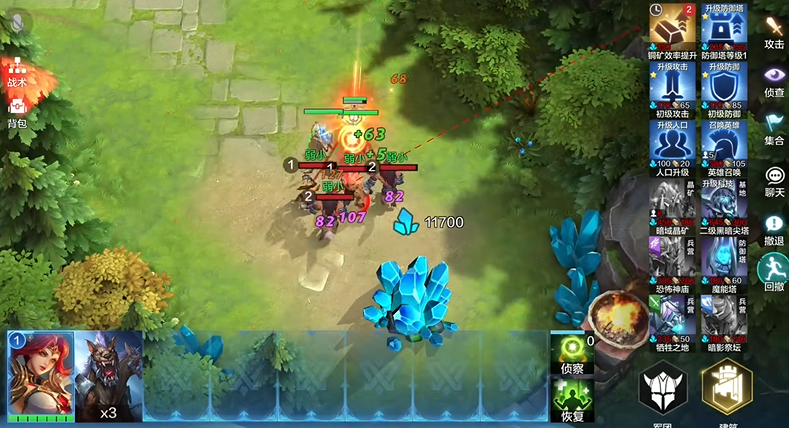Open the 战术 tactics menu
Screen dimensions: 789x428
click(x=17, y=70)
